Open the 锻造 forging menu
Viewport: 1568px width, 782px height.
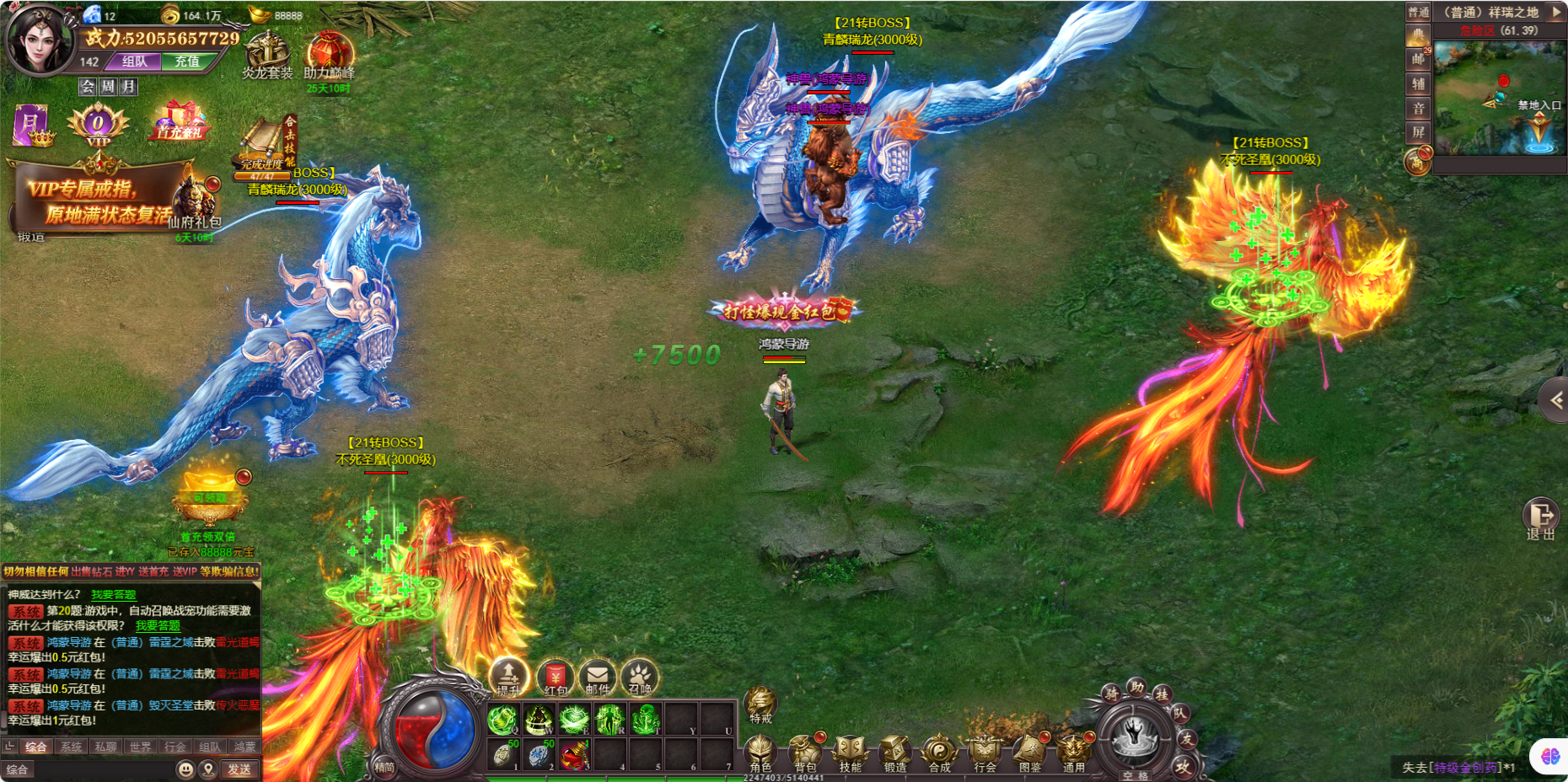click(894, 752)
